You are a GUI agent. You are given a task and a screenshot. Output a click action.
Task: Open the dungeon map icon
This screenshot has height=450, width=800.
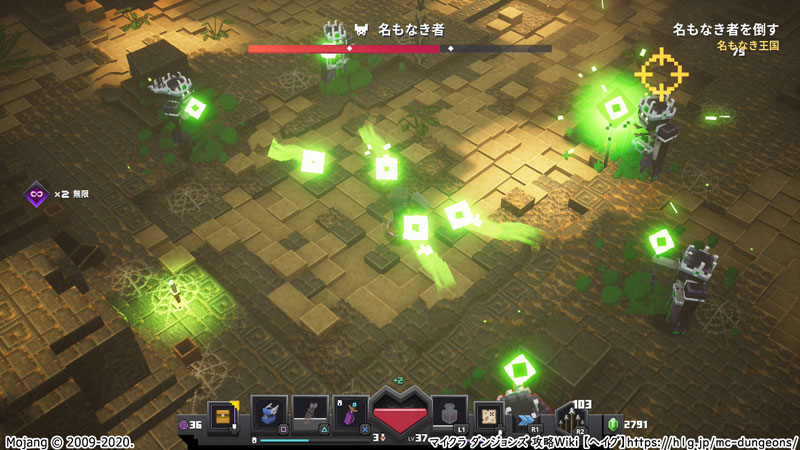(x=491, y=414)
